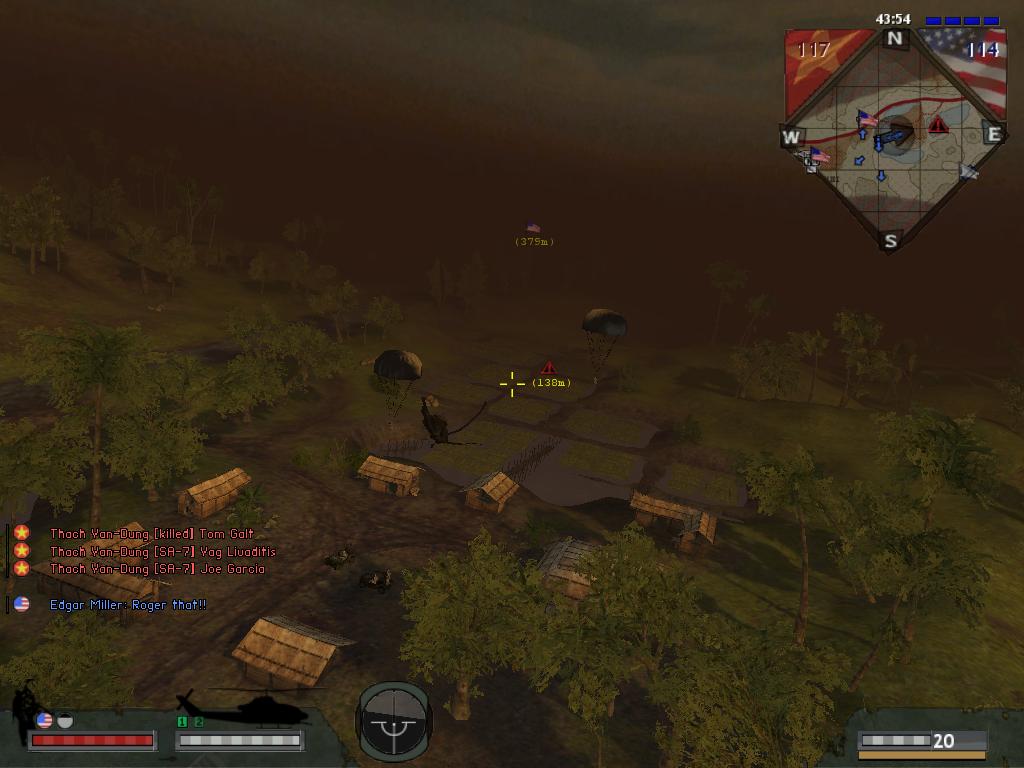Click the W compass marker on the minimap
The height and width of the screenshot is (768, 1024).
791,137
